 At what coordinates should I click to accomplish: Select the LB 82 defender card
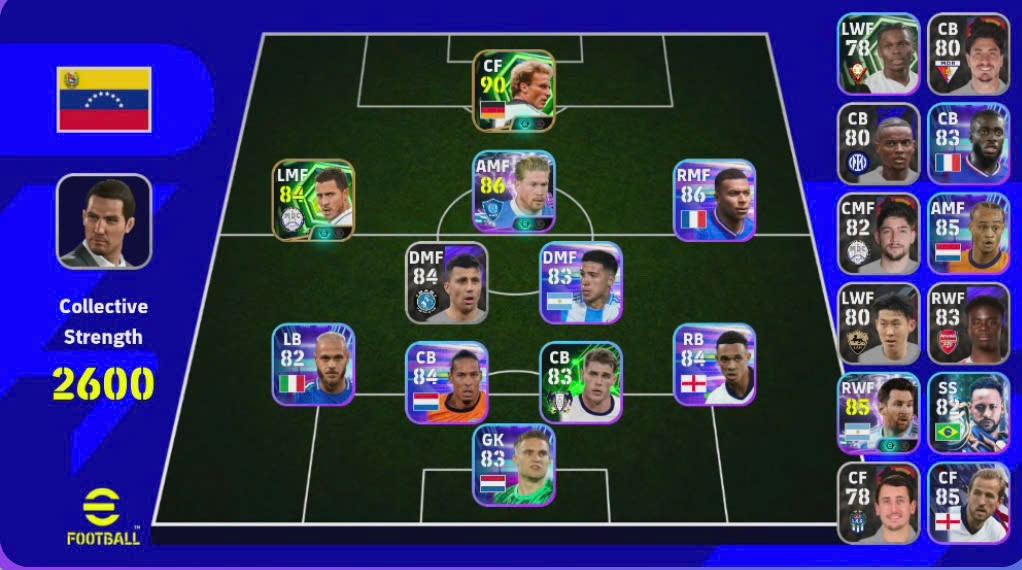click(x=313, y=364)
